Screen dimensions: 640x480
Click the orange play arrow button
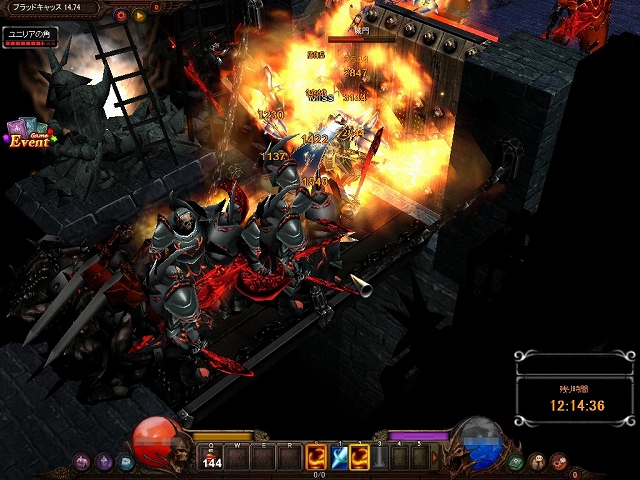(x=139, y=15)
